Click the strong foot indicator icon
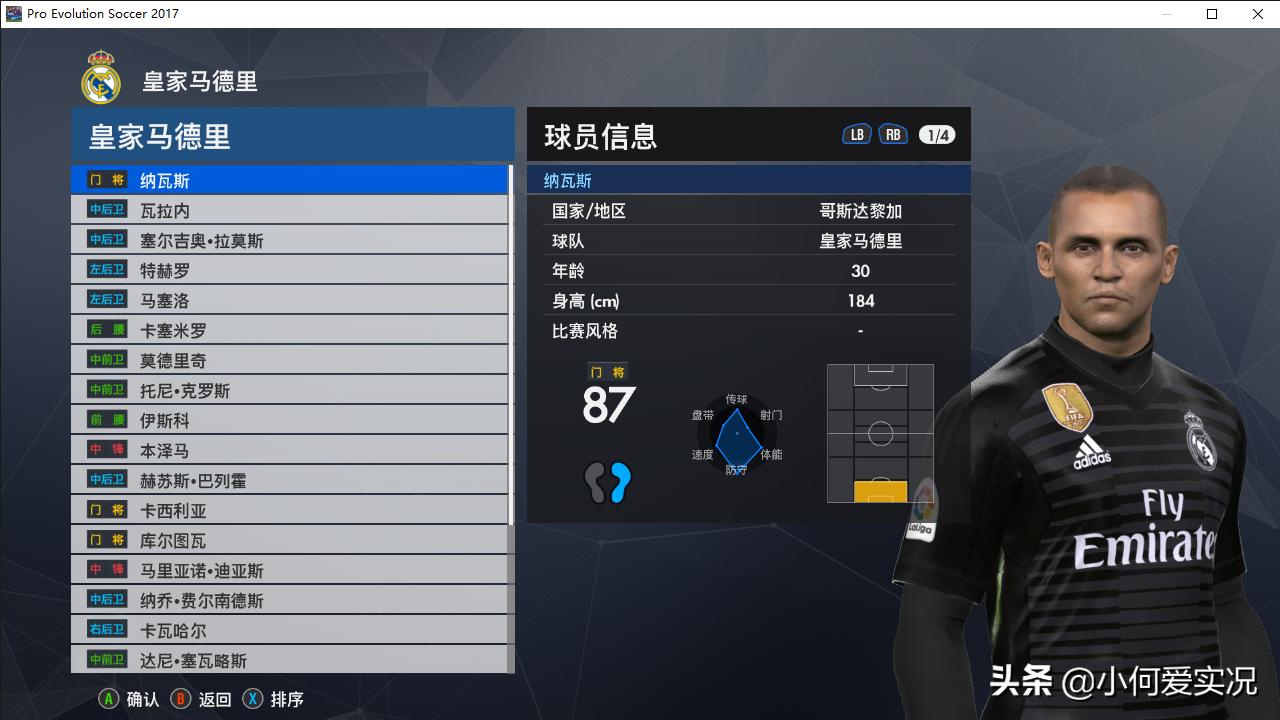This screenshot has height=720, width=1280. 608,482
